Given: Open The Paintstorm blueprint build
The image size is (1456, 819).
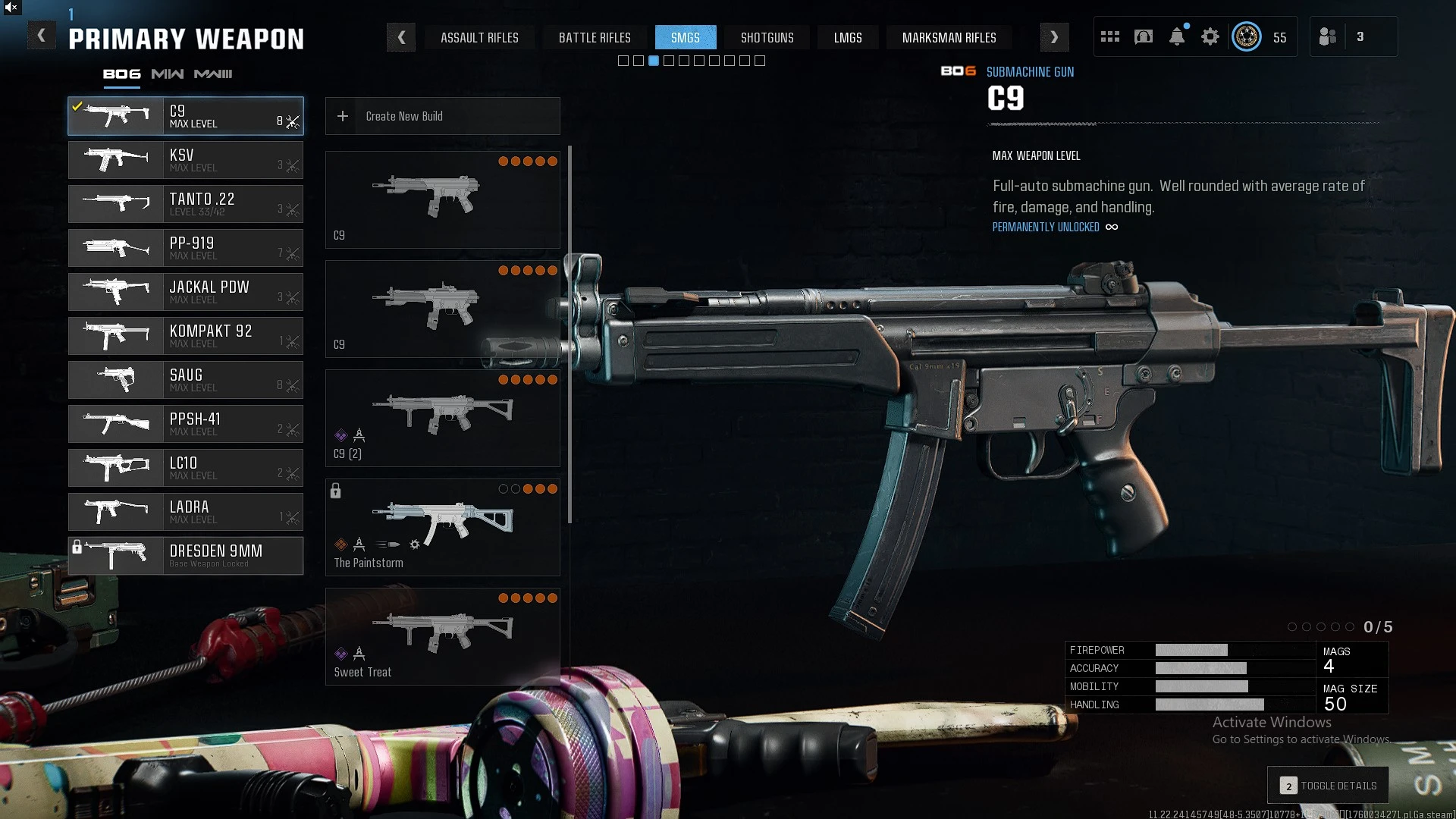Looking at the screenshot, I should click(x=443, y=527).
